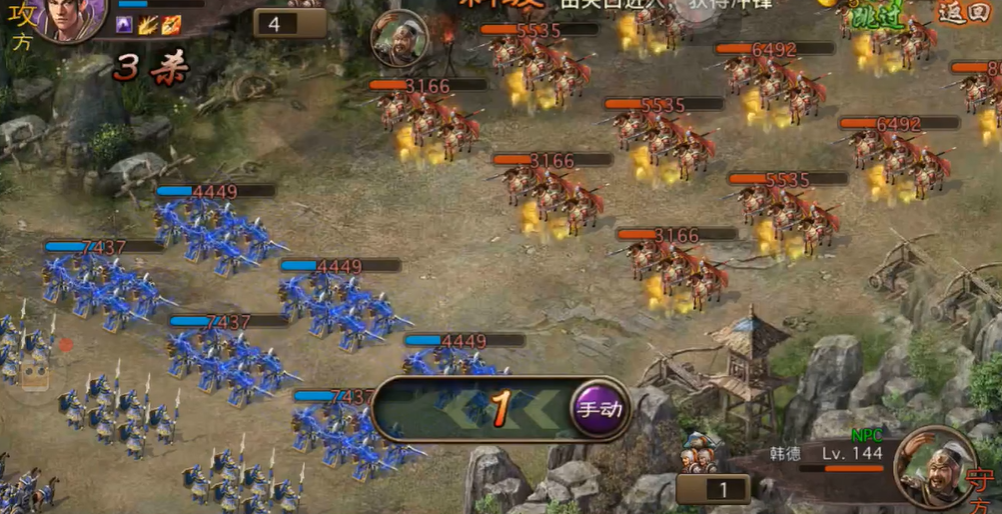The height and width of the screenshot is (514, 1002).
Task: Return using the 返回 button
Action: click(x=960, y=12)
